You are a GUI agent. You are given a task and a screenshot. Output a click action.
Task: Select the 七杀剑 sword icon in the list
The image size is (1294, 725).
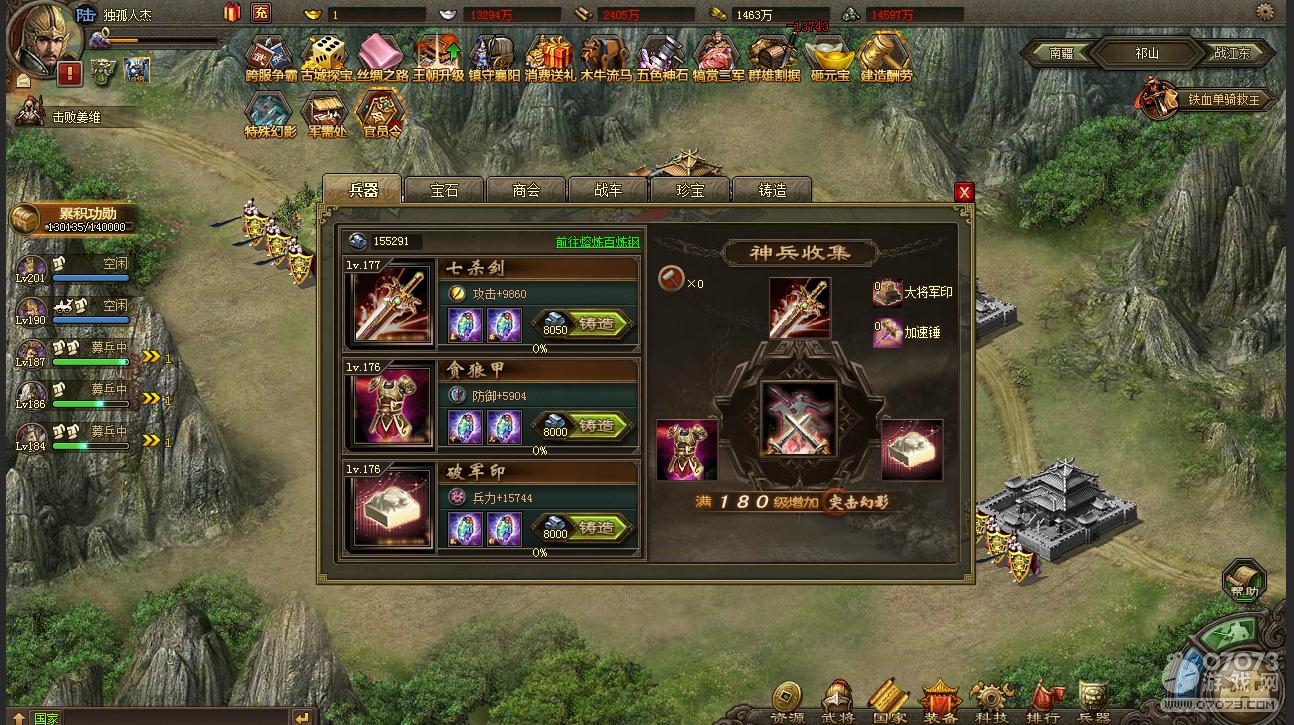(x=390, y=306)
